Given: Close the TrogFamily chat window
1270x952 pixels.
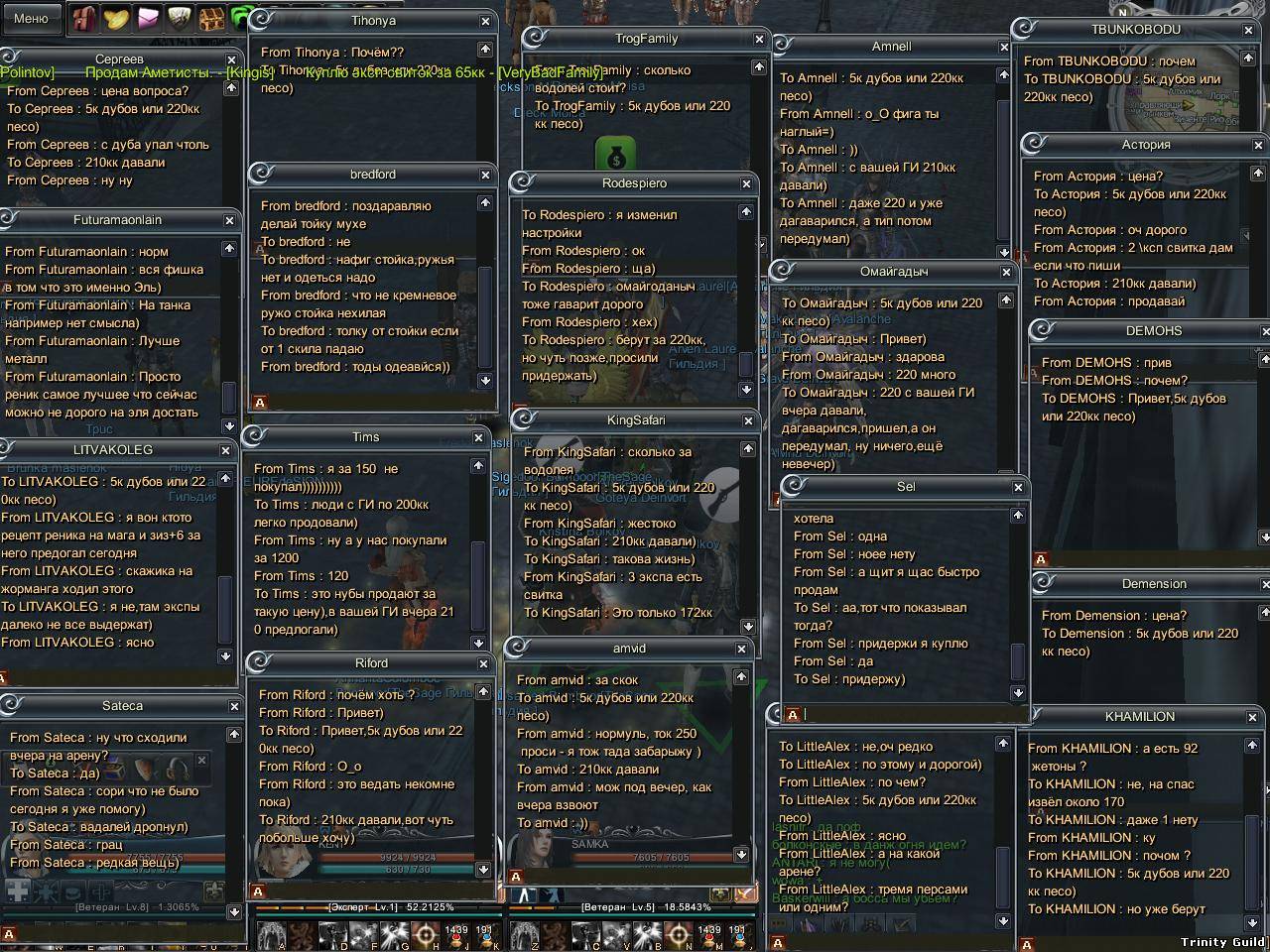Looking at the screenshot, I should pos(759,39).
